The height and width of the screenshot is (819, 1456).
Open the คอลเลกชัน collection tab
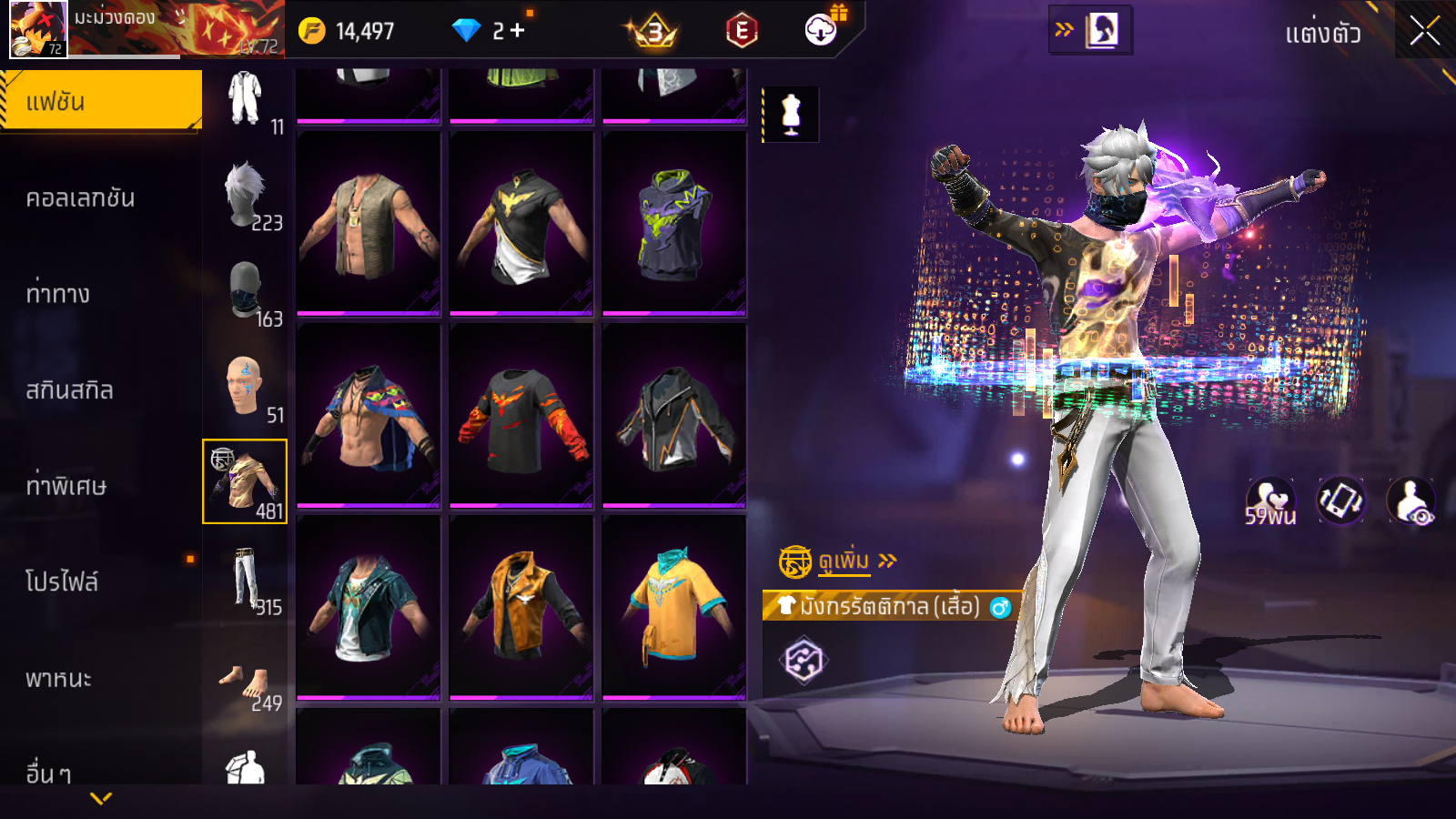point(80,198)
